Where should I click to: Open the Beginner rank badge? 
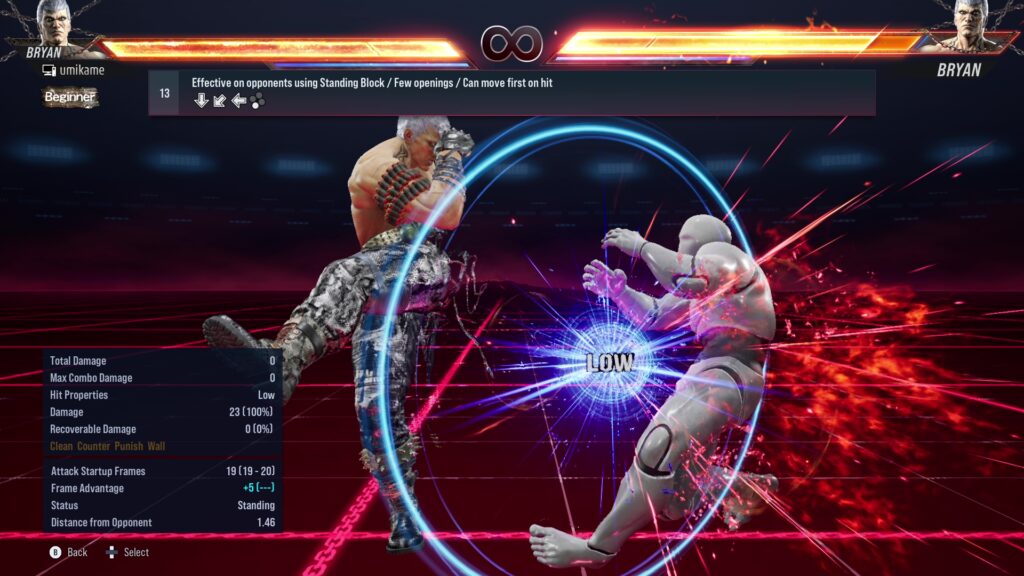[70, 97]
